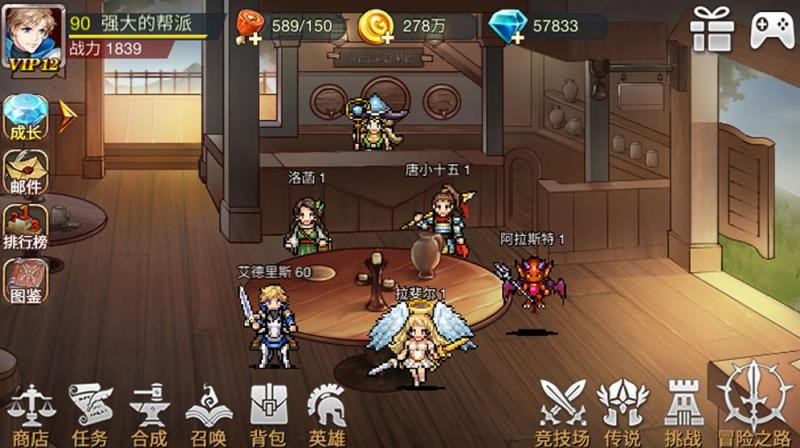This screenshot has height=448, width=800.
Task: Click the gamepad controller icon
Action: (x=771, y=27)
